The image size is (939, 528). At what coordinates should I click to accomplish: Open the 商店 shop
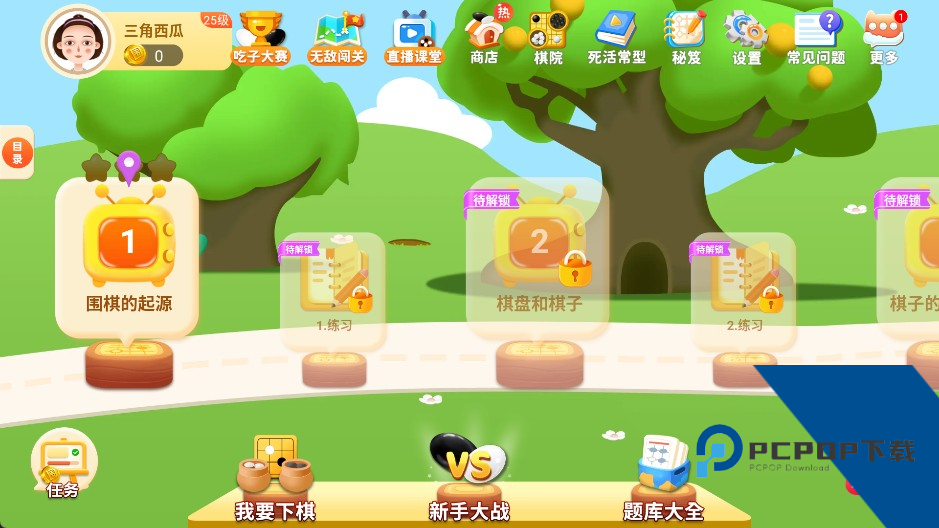[x=485, y=37]
